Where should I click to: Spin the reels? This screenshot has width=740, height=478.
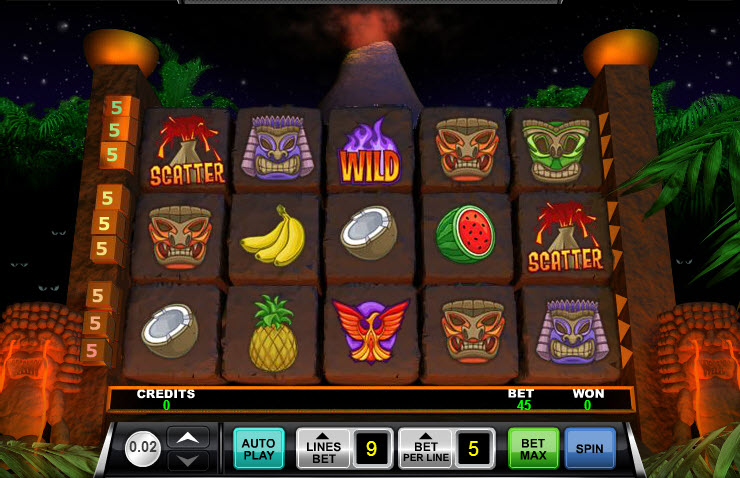589,448
